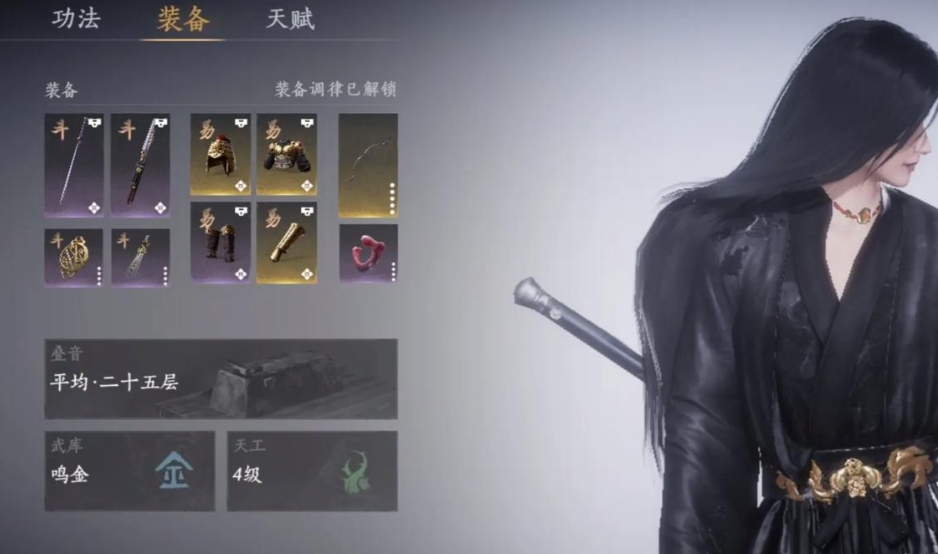
Task: Choose the sheathed sword weapon slot
Action: 140,165
